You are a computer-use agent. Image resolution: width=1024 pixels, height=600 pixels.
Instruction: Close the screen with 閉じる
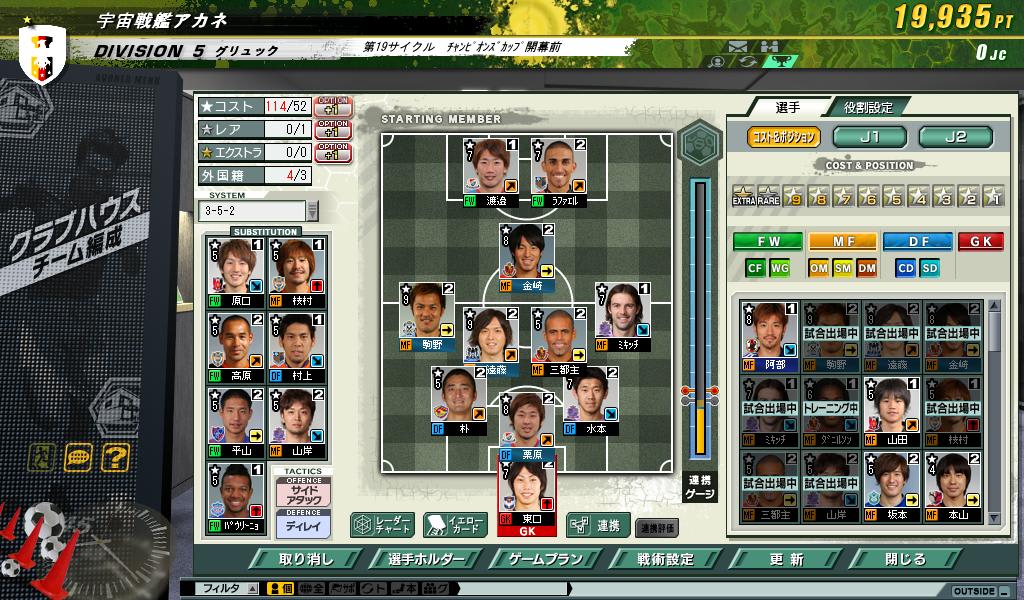pos(906,559)
